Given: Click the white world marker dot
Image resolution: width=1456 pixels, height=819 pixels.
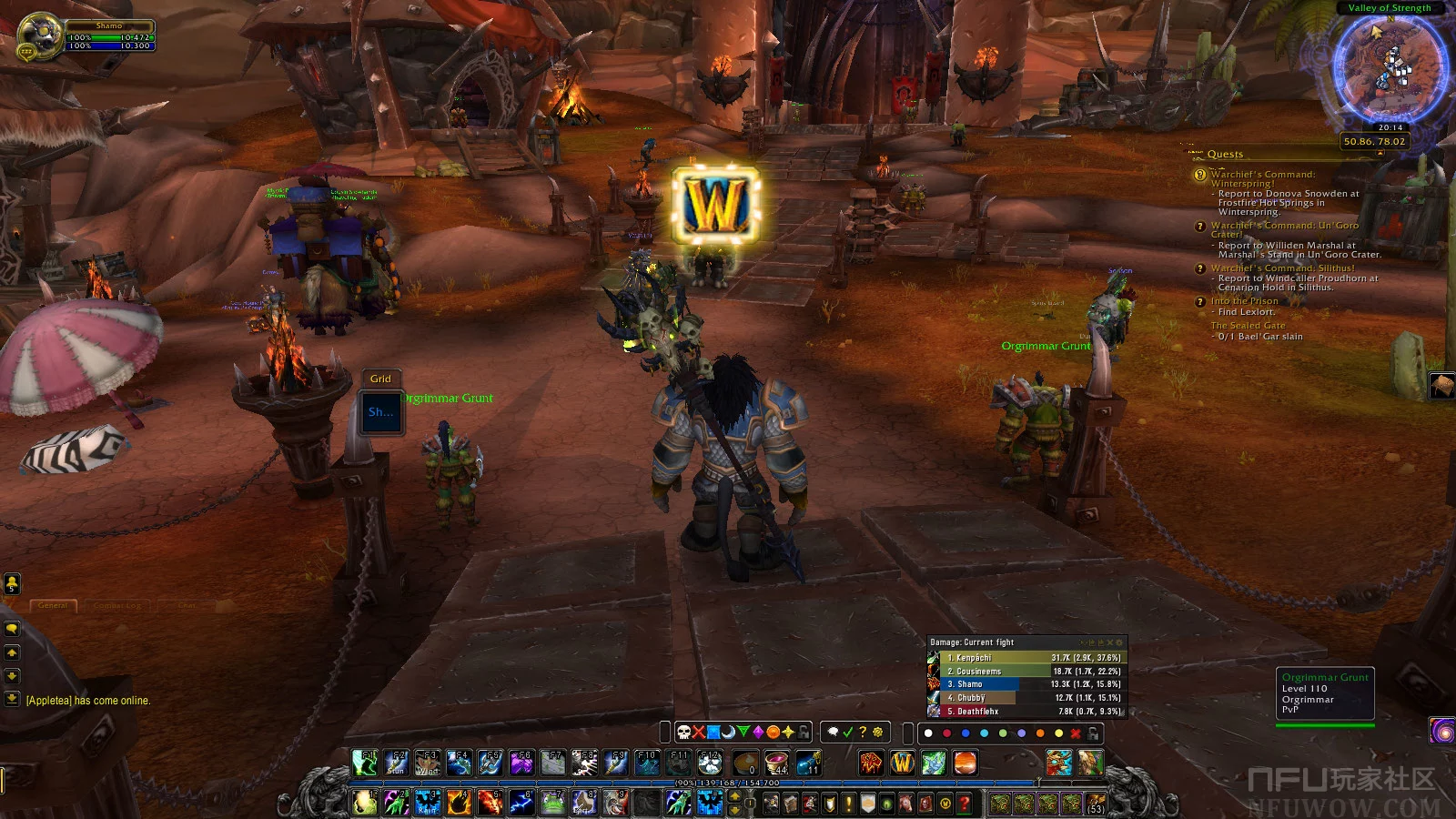Looking at the screenshot, I should click(928, 733).
